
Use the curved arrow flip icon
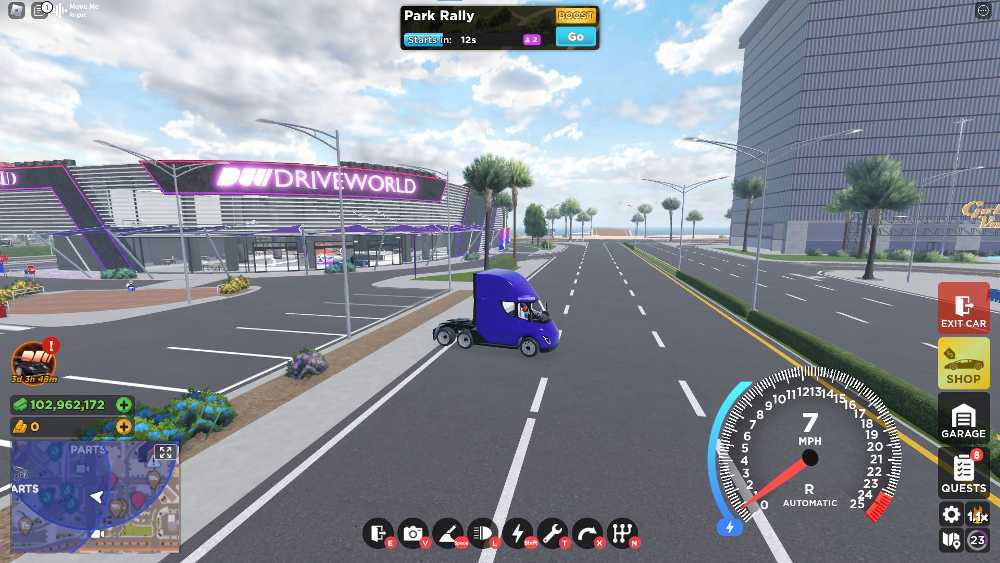(x=588, y=533)
